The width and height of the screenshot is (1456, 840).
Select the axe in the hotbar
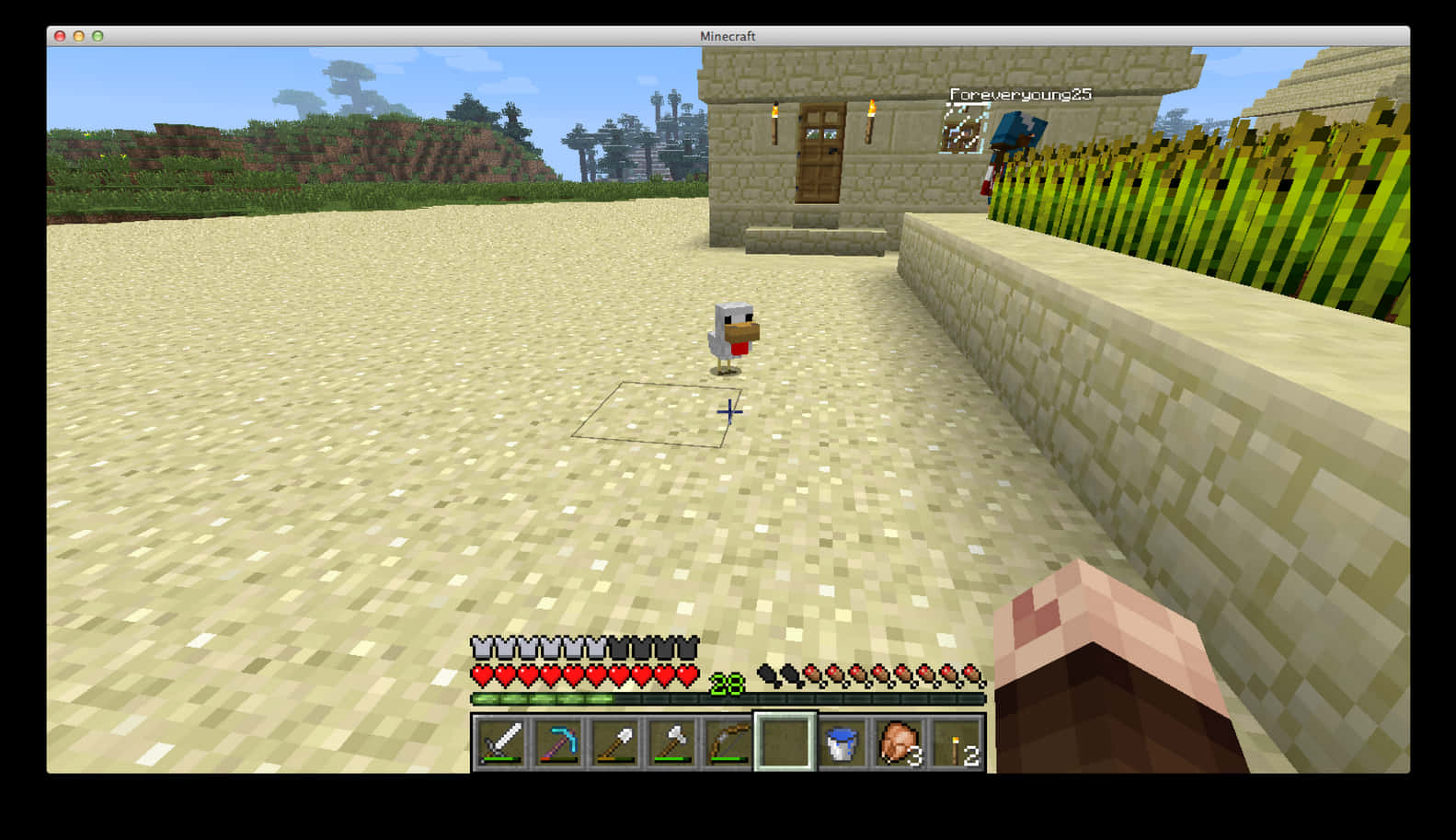pos(672,741)
